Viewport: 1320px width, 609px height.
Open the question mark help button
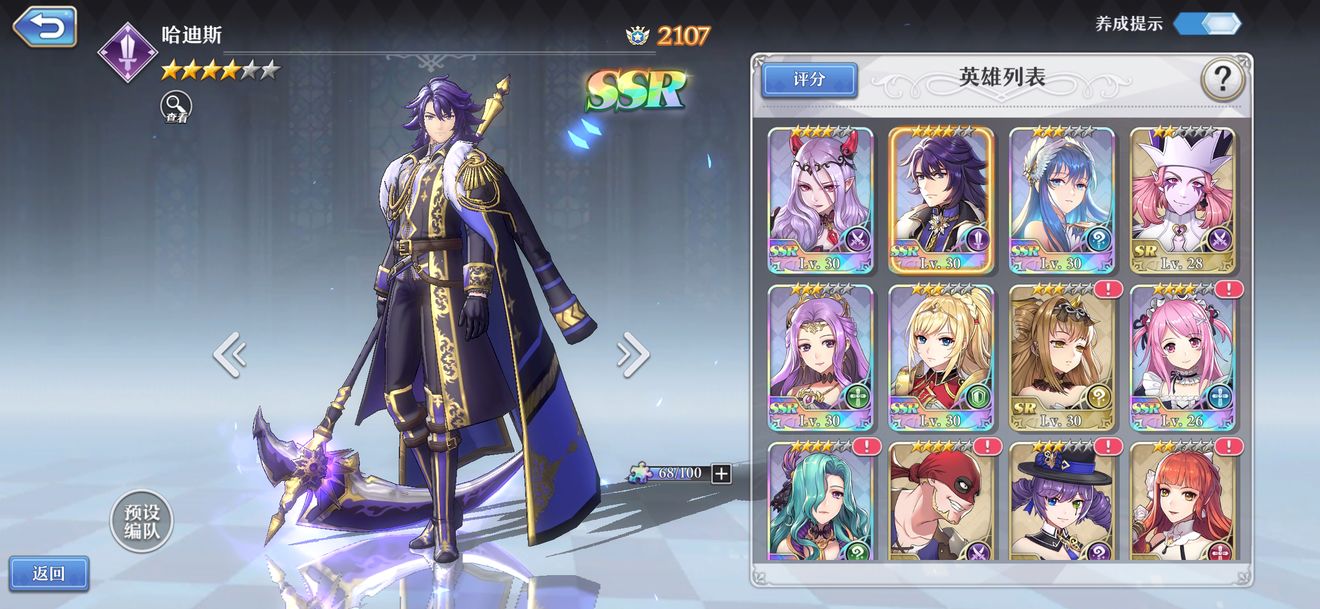[x=1221, y=79]
